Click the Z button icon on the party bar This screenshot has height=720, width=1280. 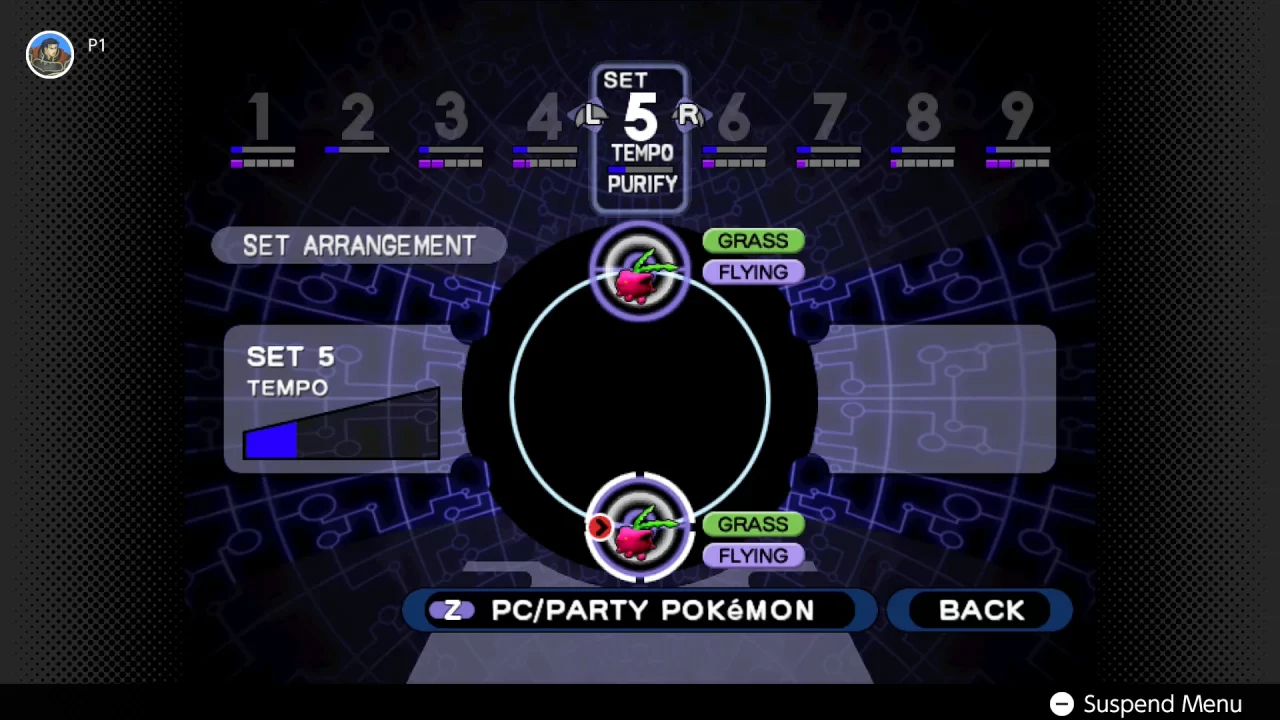click(455, 611)
